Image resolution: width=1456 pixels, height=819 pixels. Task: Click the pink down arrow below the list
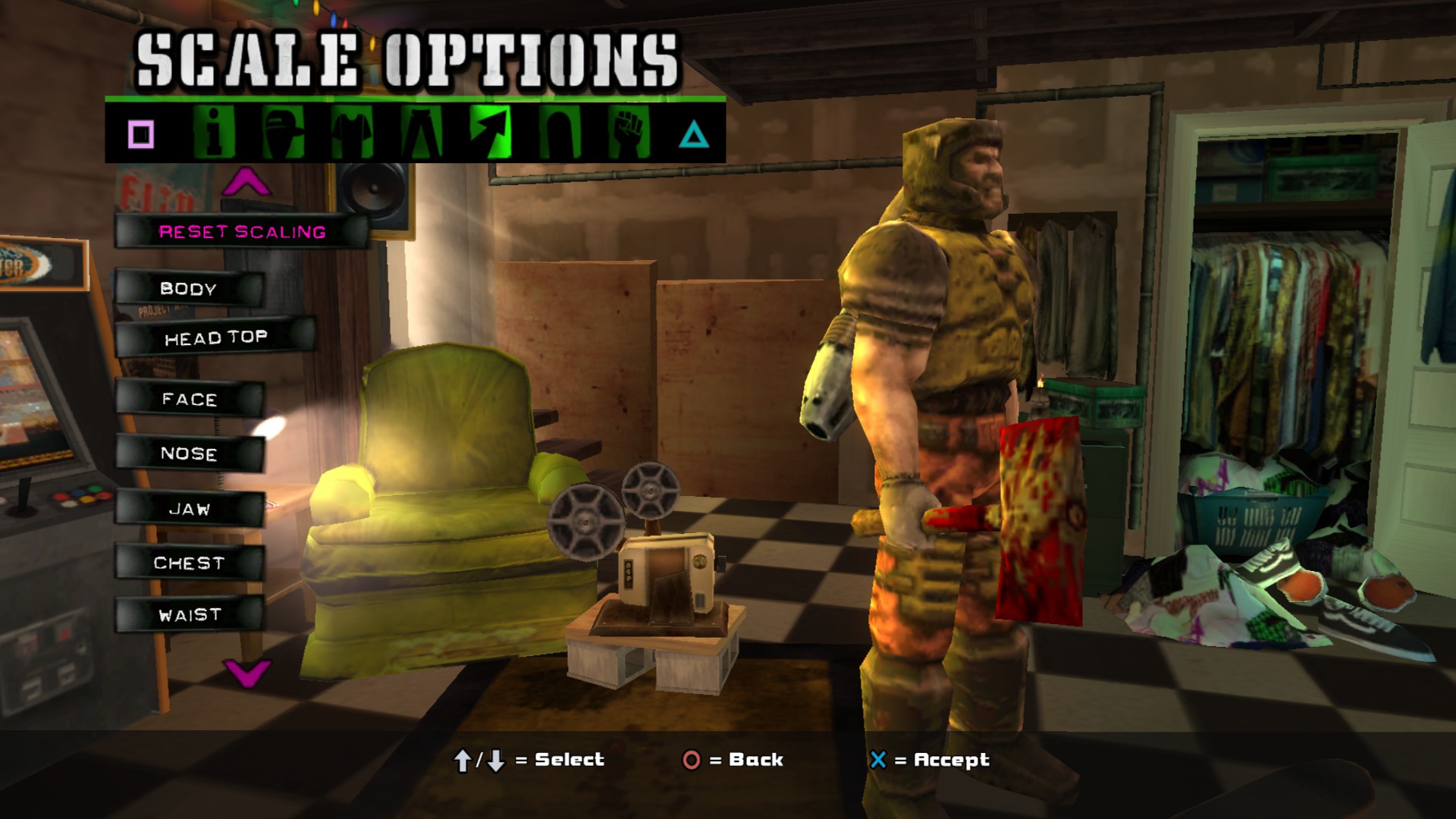tap(246, 672)
